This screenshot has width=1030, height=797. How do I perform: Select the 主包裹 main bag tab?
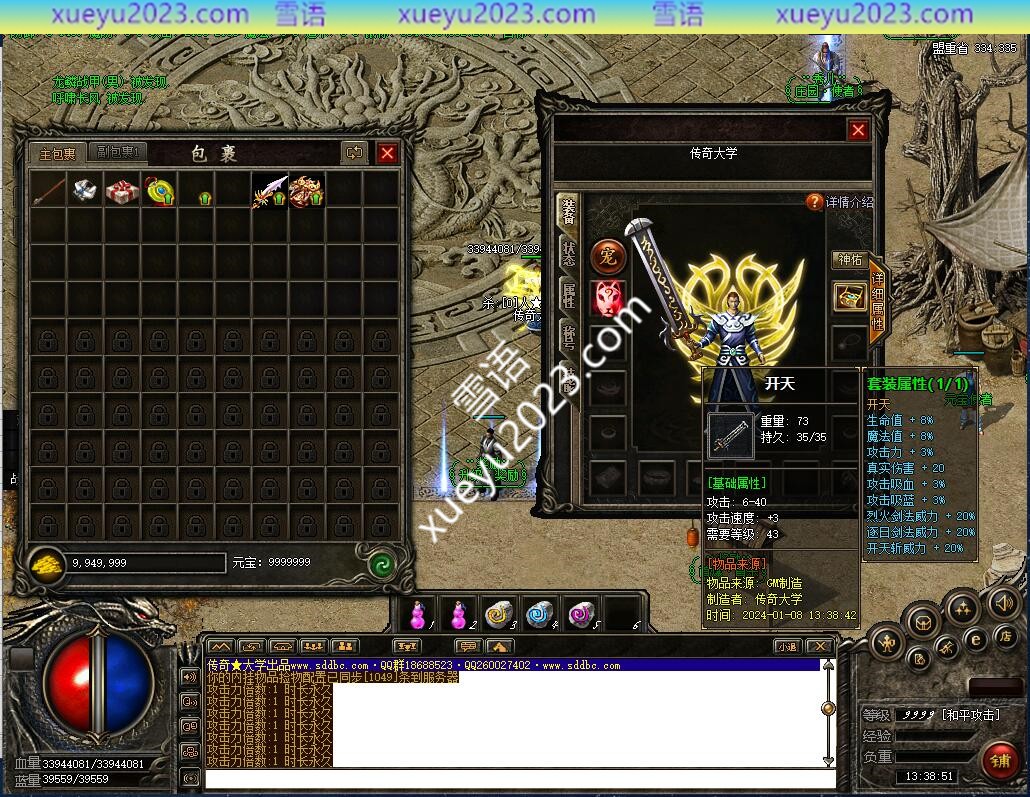tap(57, 153)
